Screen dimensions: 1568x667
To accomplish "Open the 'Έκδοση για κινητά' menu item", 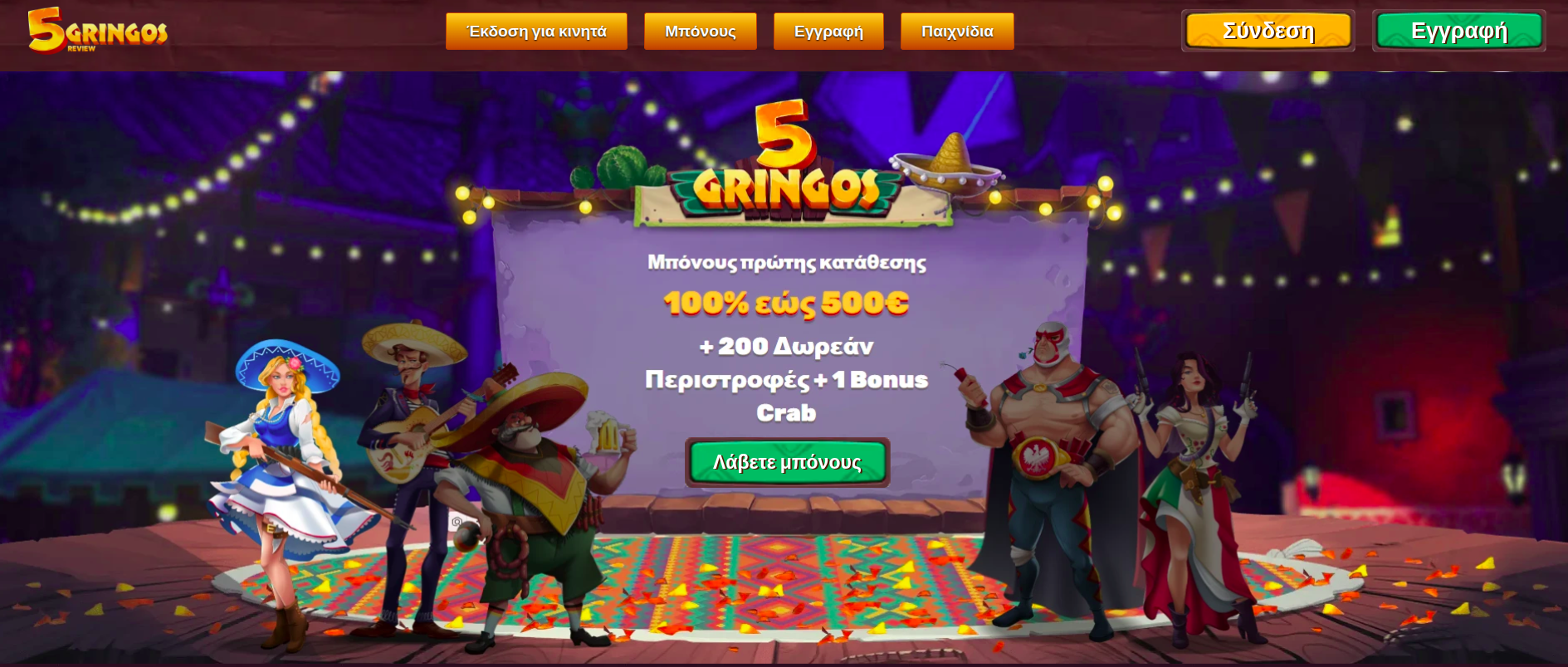I will 536,31.
